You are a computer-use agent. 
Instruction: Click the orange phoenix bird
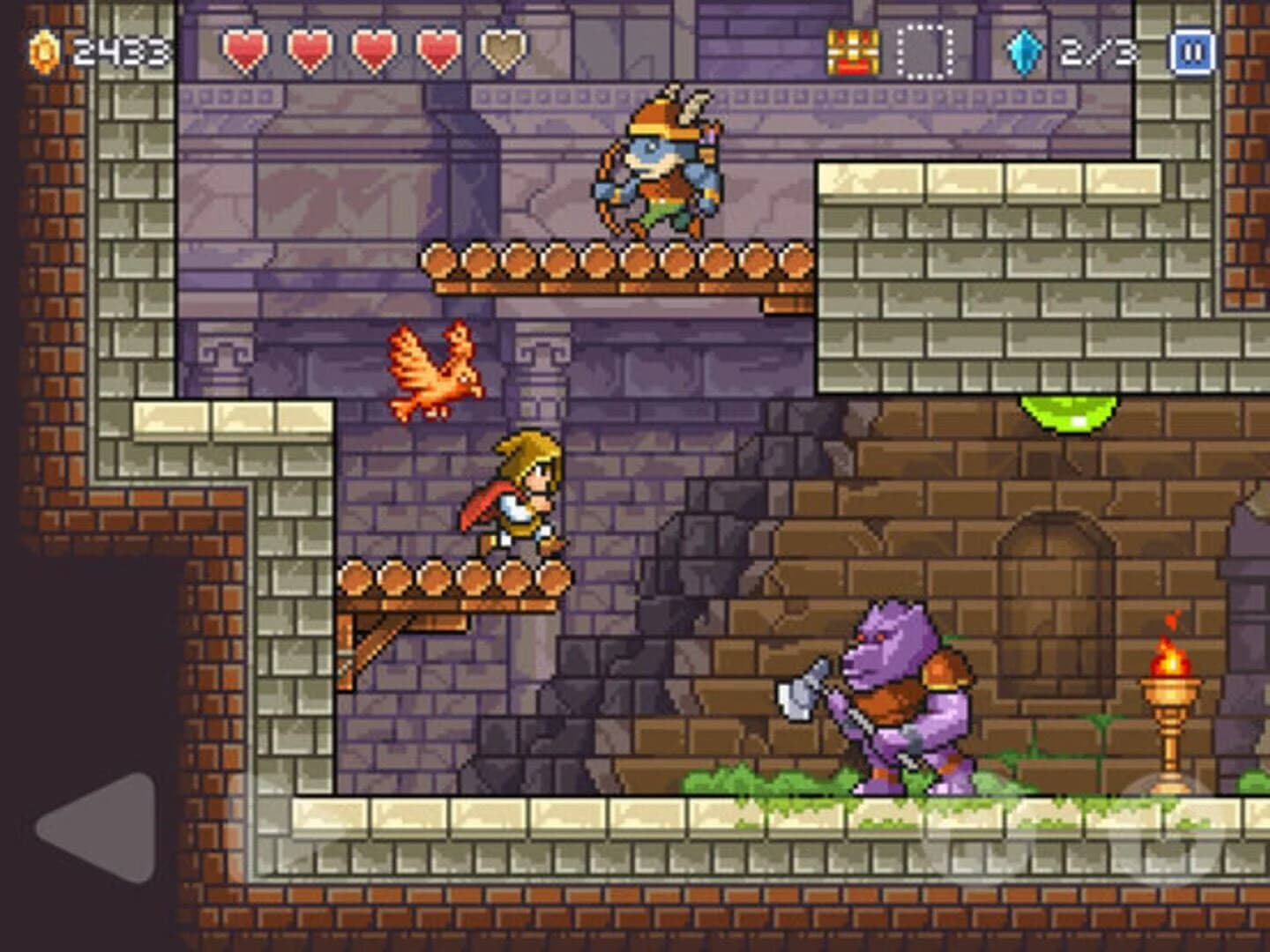pos(432,370)
